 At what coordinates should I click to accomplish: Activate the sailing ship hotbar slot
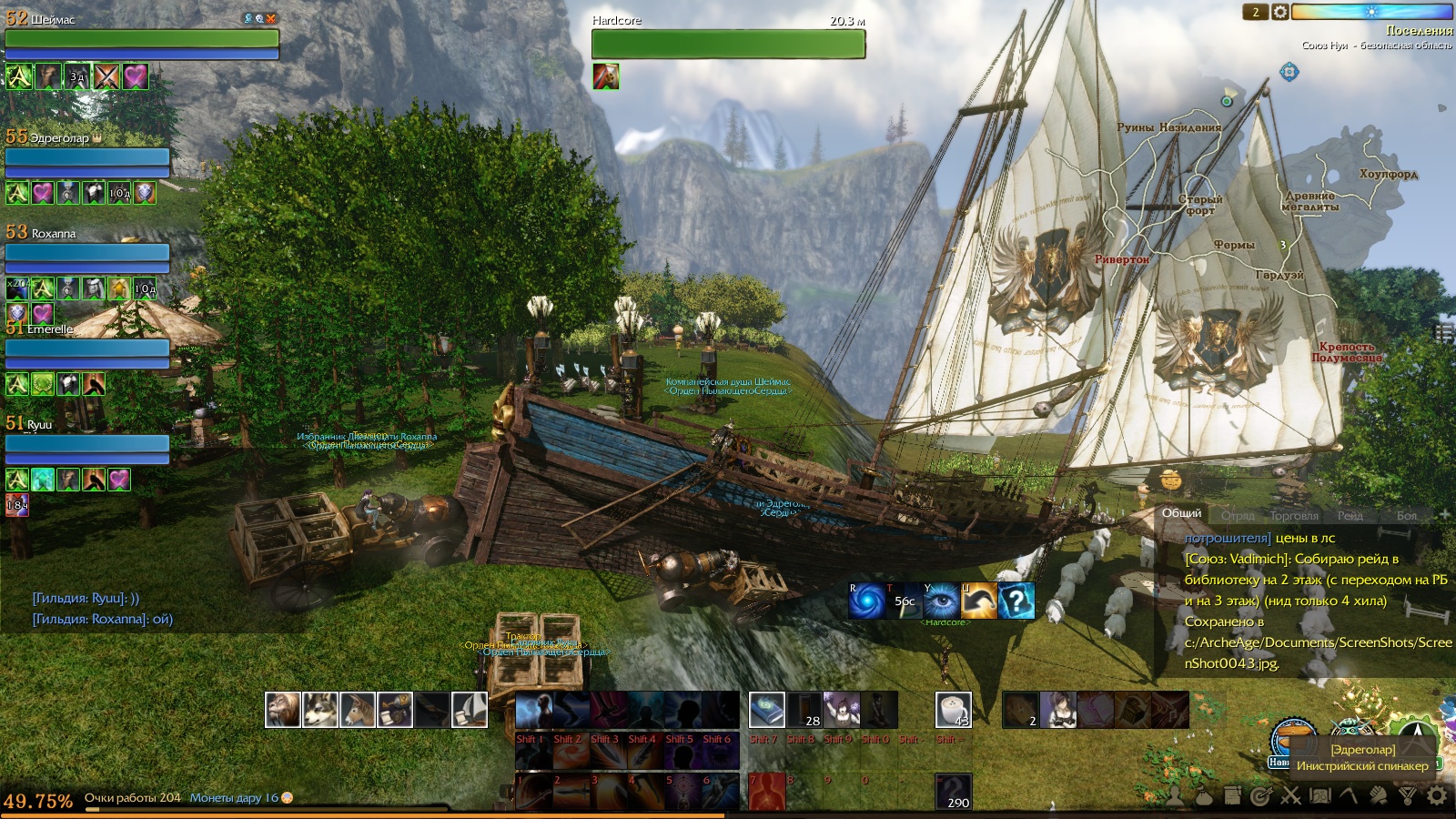click(x=470, y=710)
